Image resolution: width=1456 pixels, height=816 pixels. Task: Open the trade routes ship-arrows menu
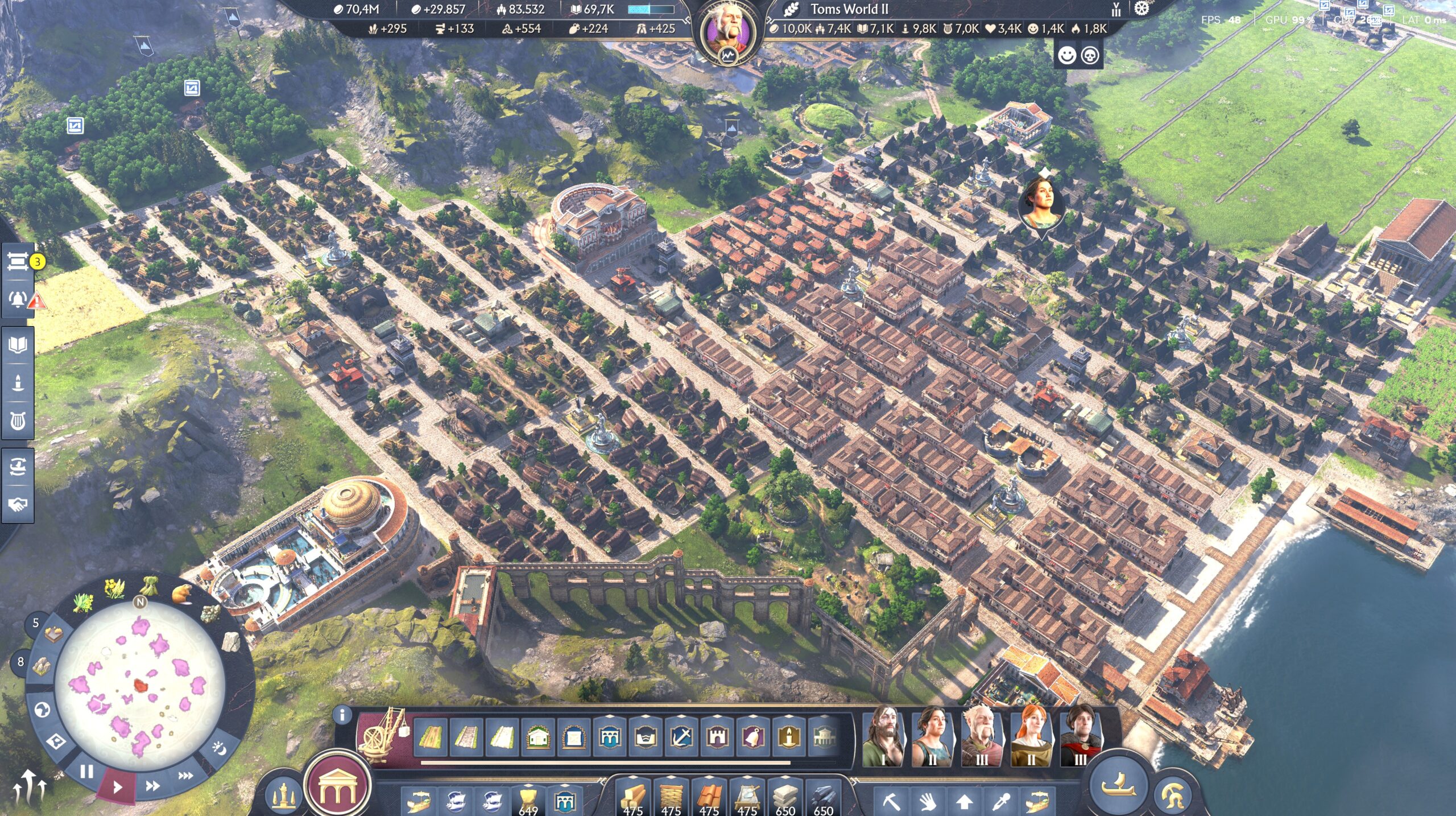point(18,467)
